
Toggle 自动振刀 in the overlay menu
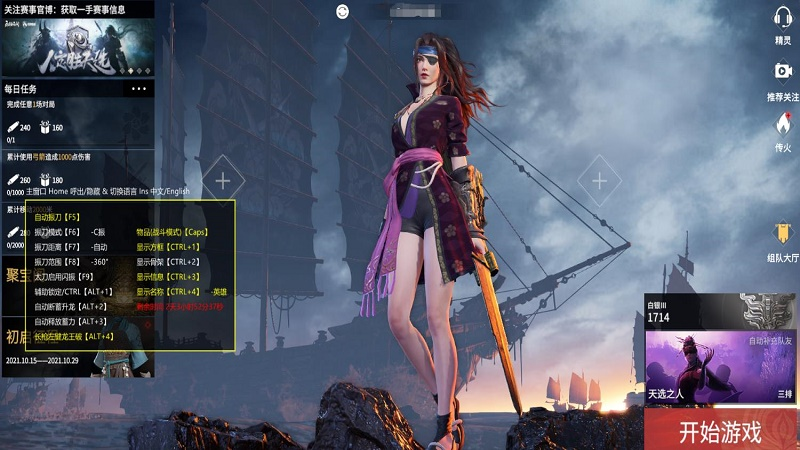(57, 216)
